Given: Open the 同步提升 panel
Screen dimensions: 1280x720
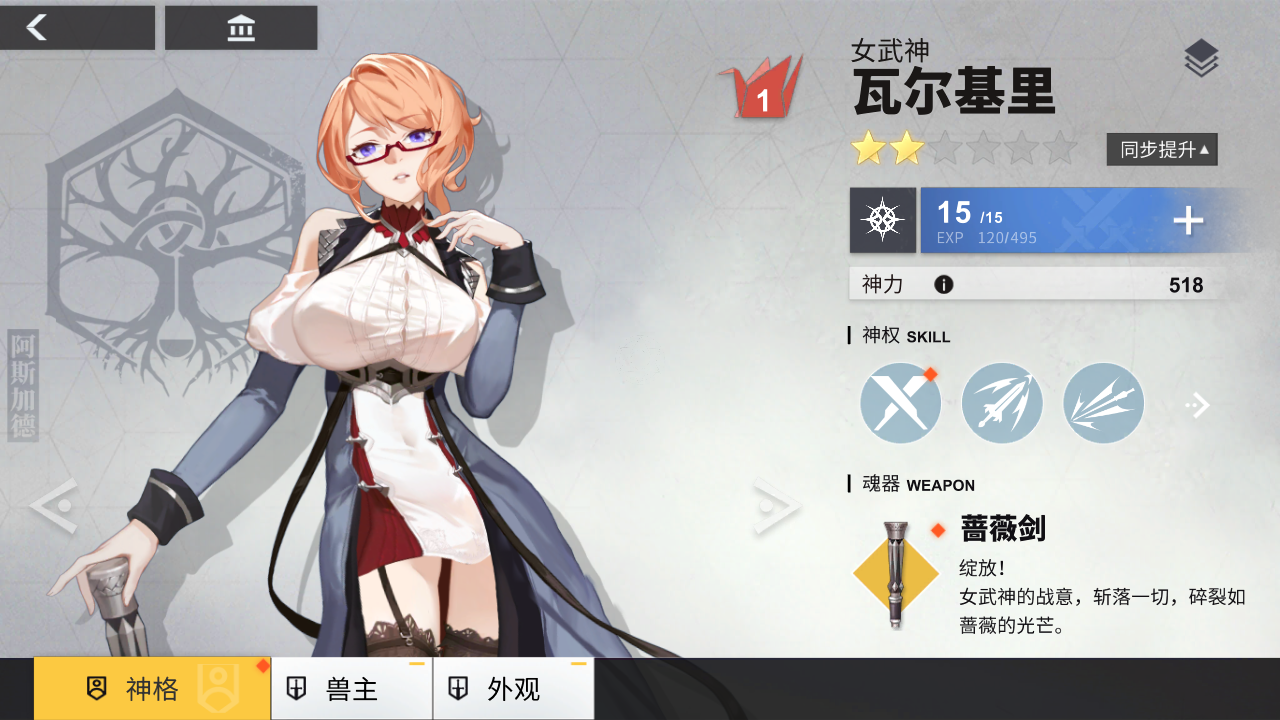Looking at the screenshot, I should point(1161,148).
